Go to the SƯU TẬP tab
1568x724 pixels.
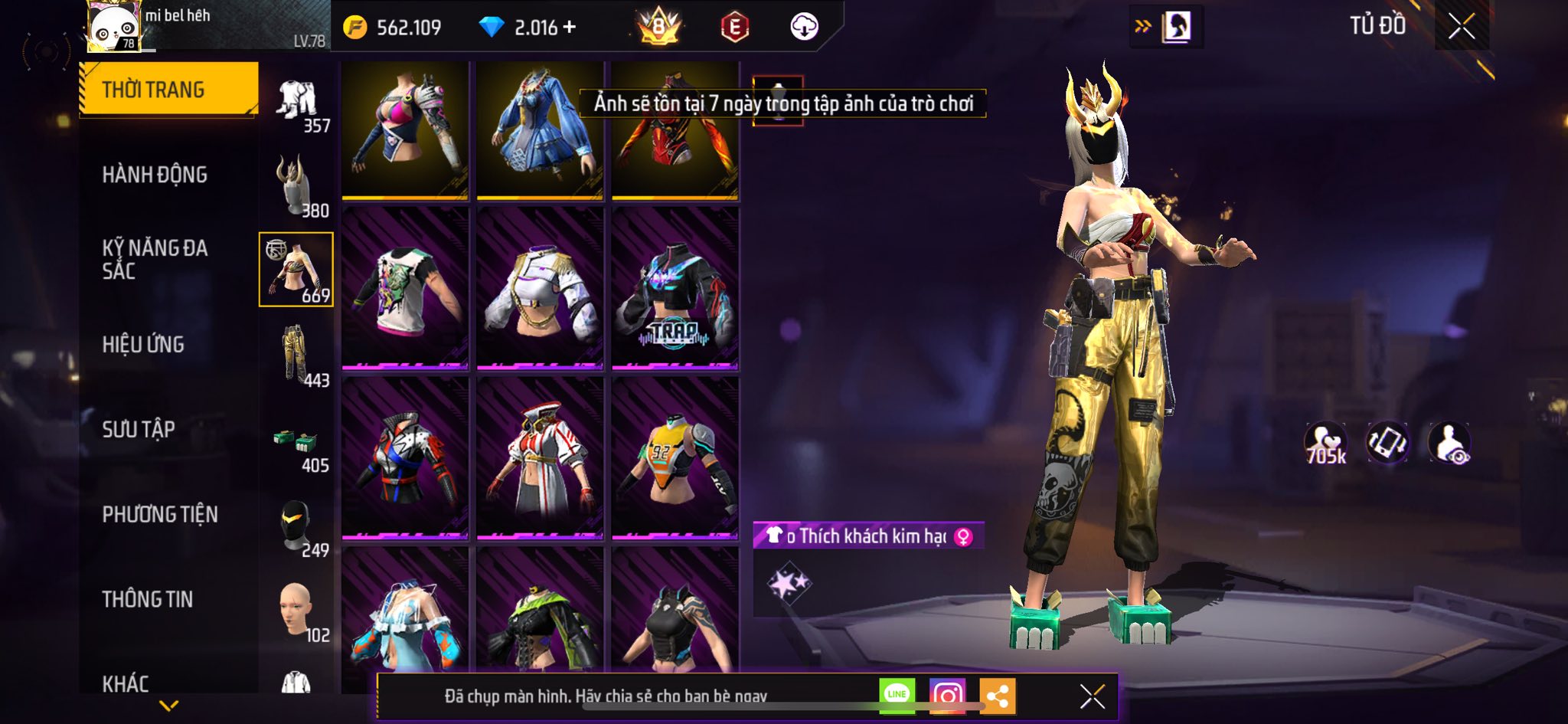[139, 429]
